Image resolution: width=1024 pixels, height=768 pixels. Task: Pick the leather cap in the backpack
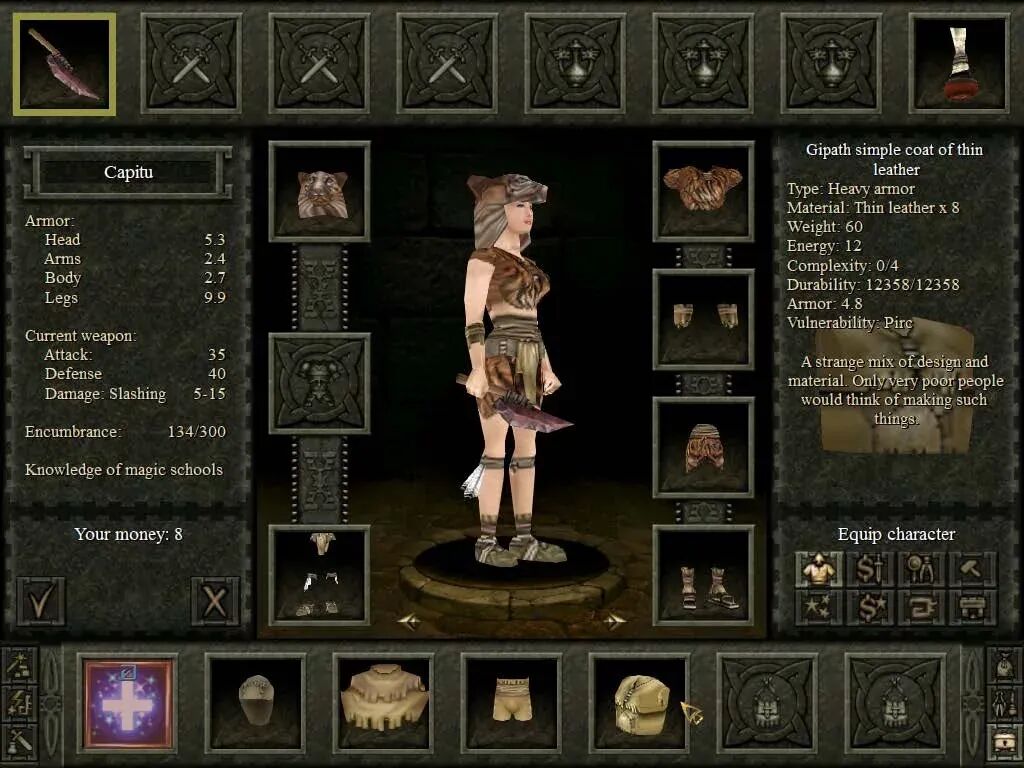coord(255,703)
